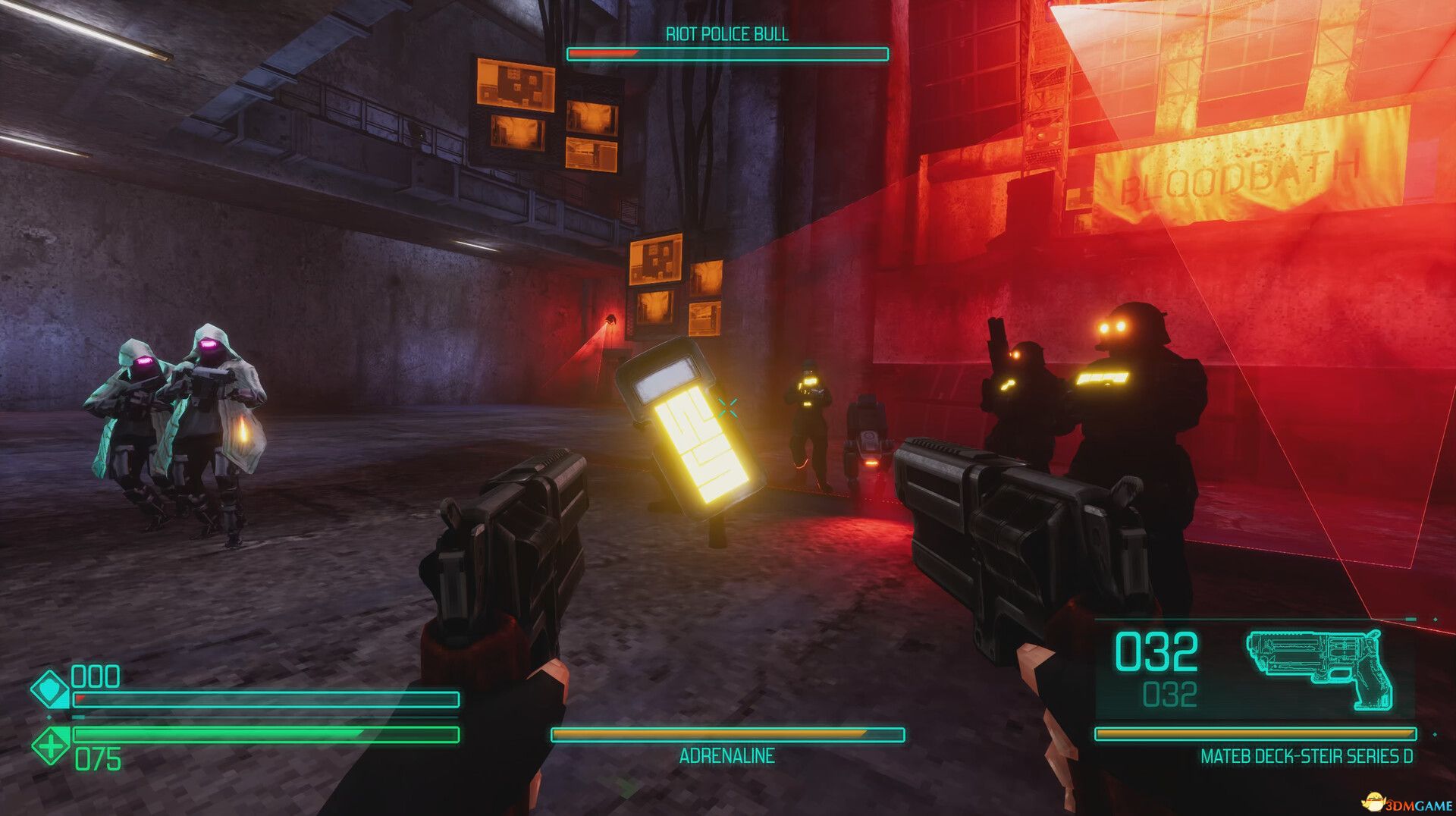Click the RIOT POLICE BULL title text
This screenshot has width=1456, height=816.
pyautogui.click(x=727, y=34)
